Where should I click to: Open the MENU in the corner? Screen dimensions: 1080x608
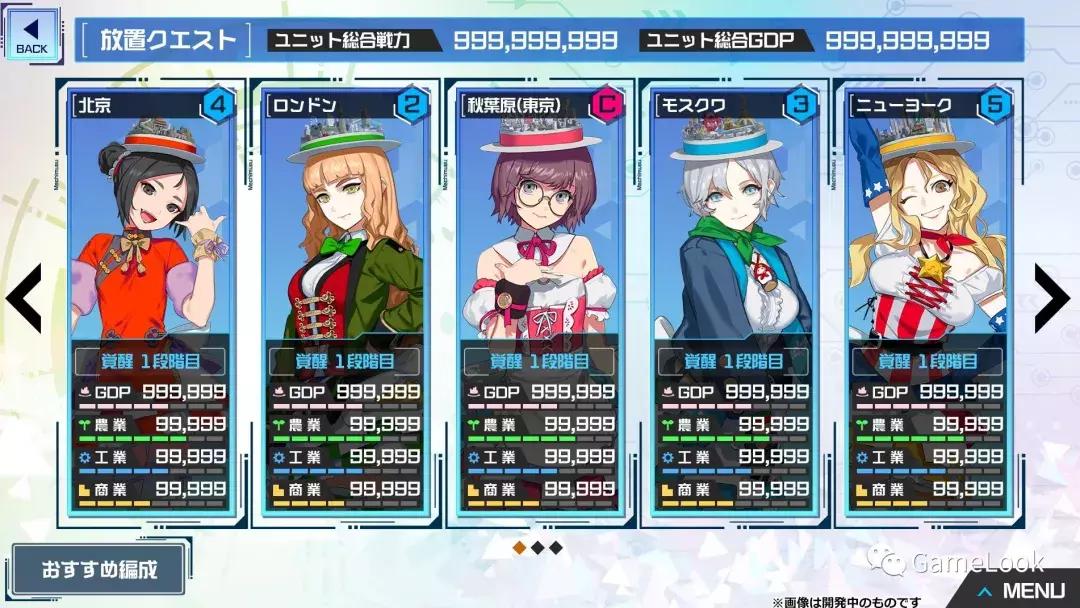click(1022, 590)
